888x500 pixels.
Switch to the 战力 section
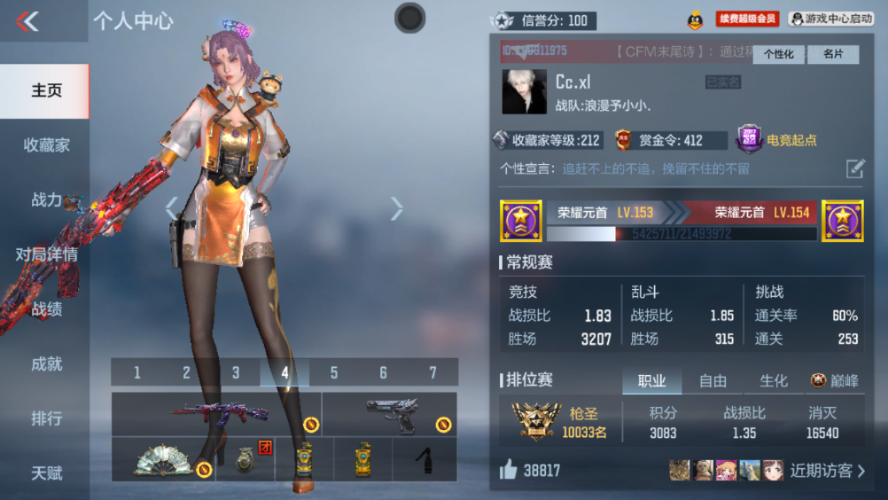tap(46, 200)
